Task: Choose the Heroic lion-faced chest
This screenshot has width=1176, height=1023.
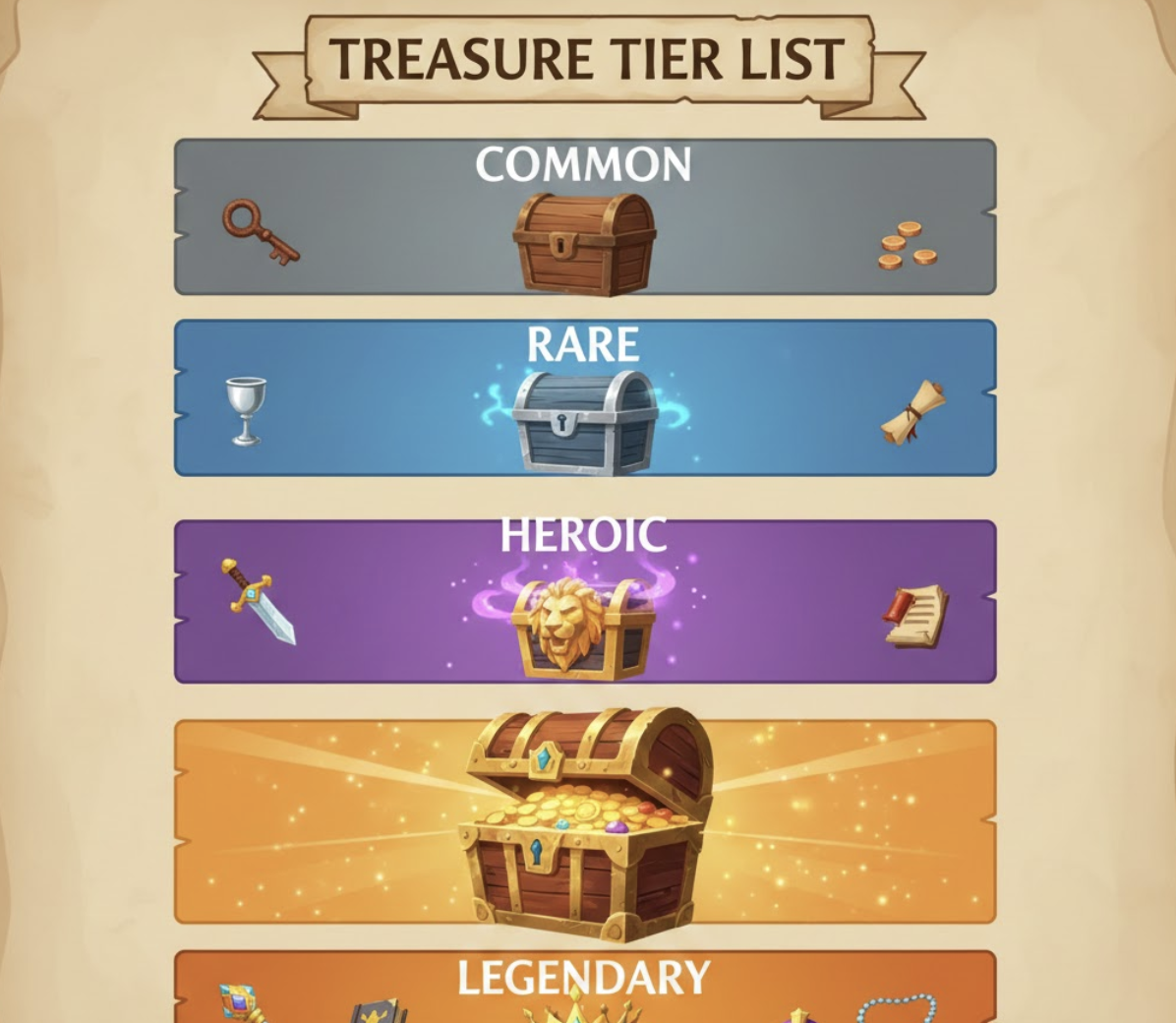Action: tap(583, 627)
